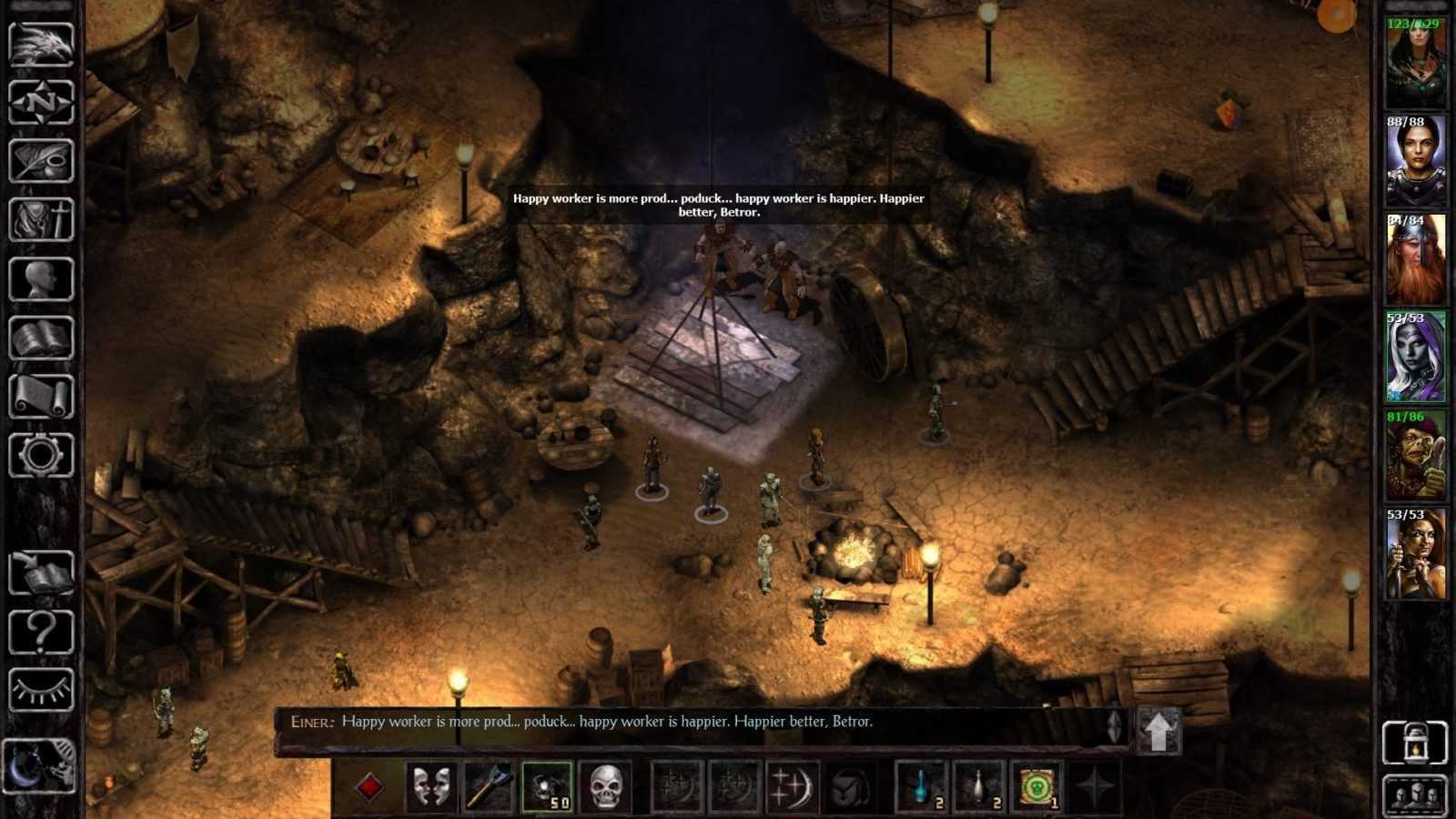
Task: Expand the dialogue log with the up arrow
Action: [x=1158, y=731]
